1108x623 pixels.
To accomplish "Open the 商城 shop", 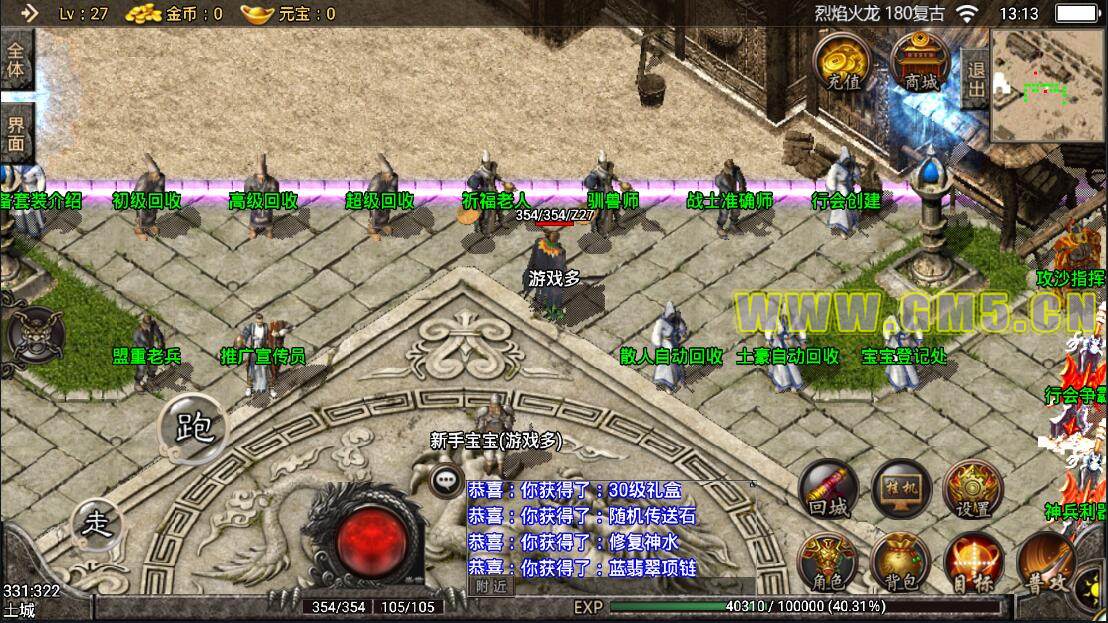I will [x=921, y=60].
